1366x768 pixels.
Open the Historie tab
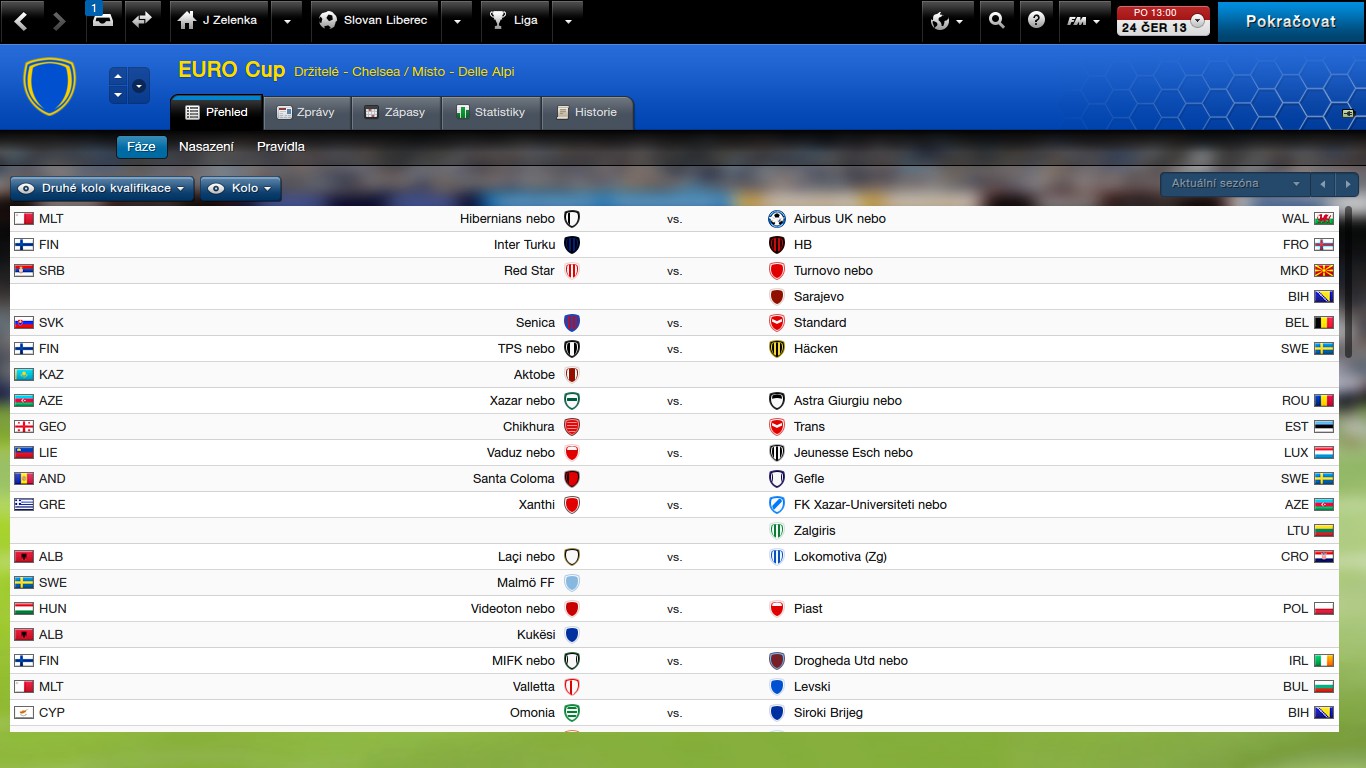[x=587, y=112]
